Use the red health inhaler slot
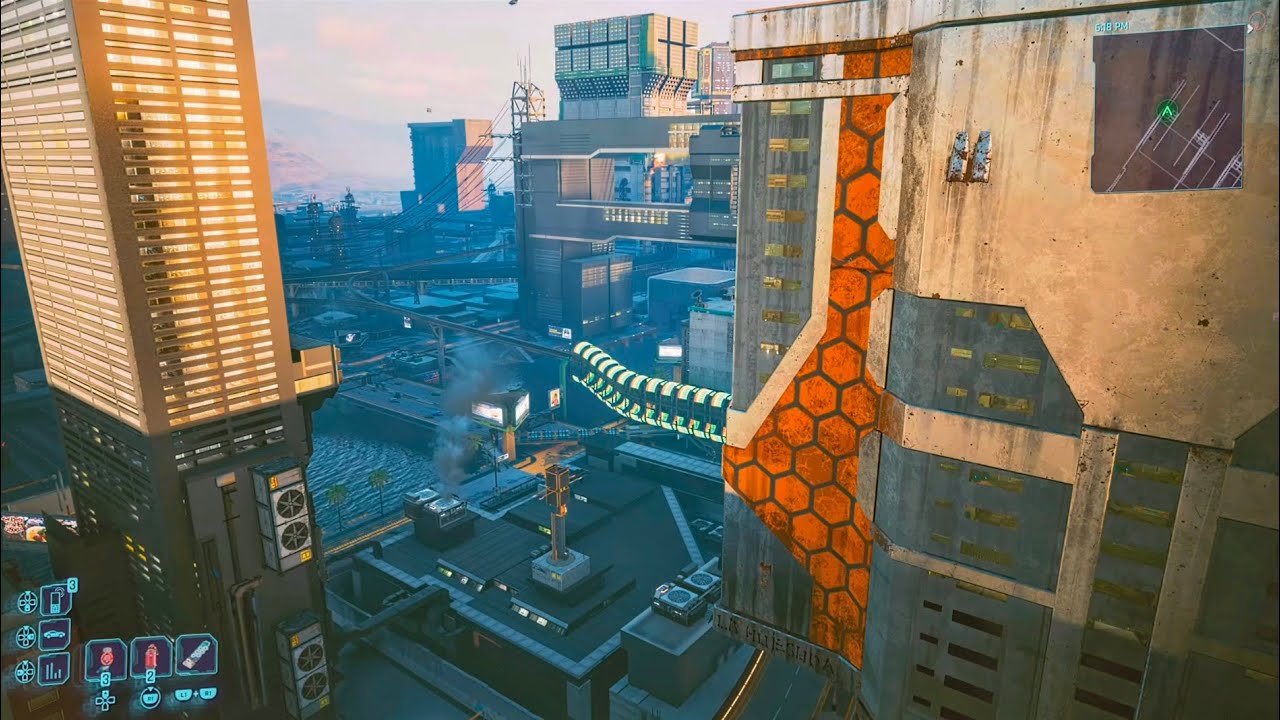The width and height of the screenshot is (1280, 720). click(151, 656)
